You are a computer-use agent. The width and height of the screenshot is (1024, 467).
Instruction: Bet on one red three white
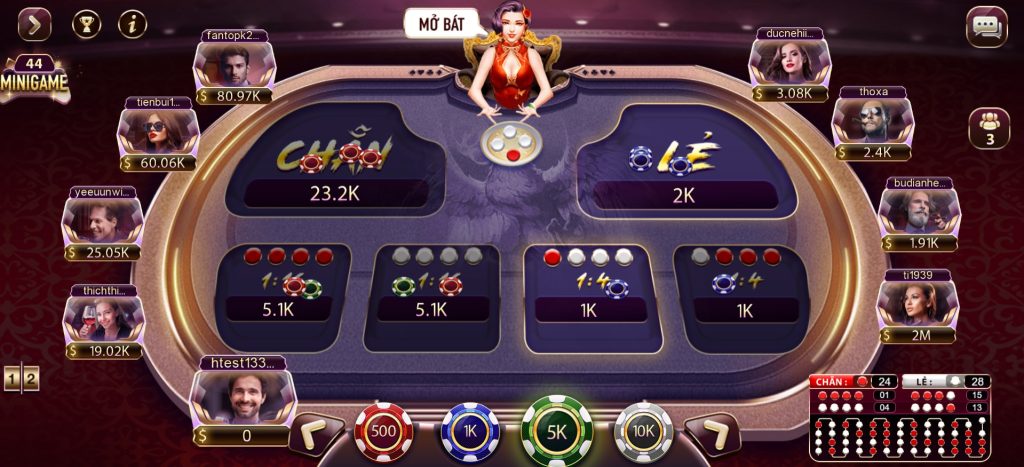click(587, 286)
